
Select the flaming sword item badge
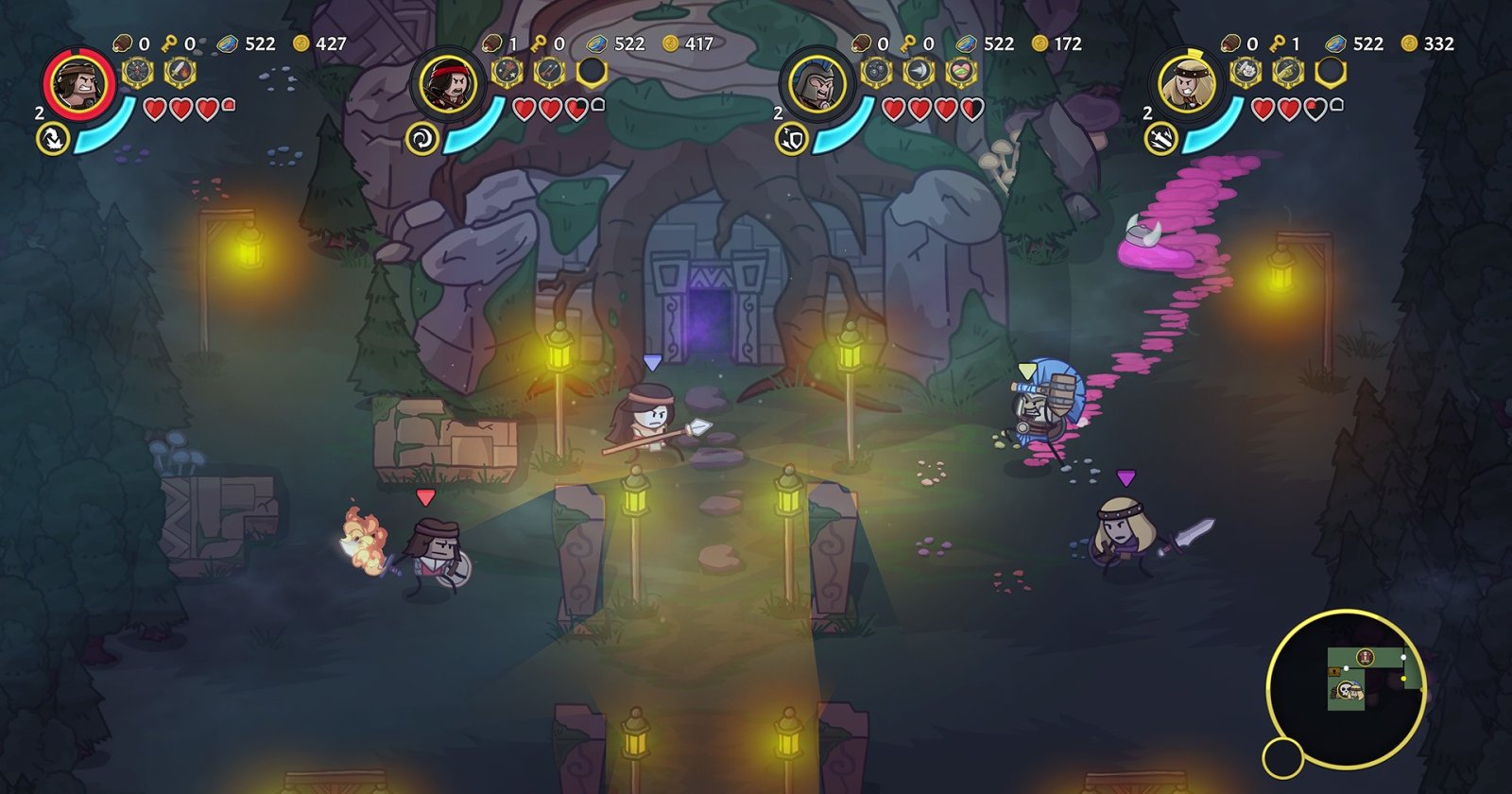(180, 71)
